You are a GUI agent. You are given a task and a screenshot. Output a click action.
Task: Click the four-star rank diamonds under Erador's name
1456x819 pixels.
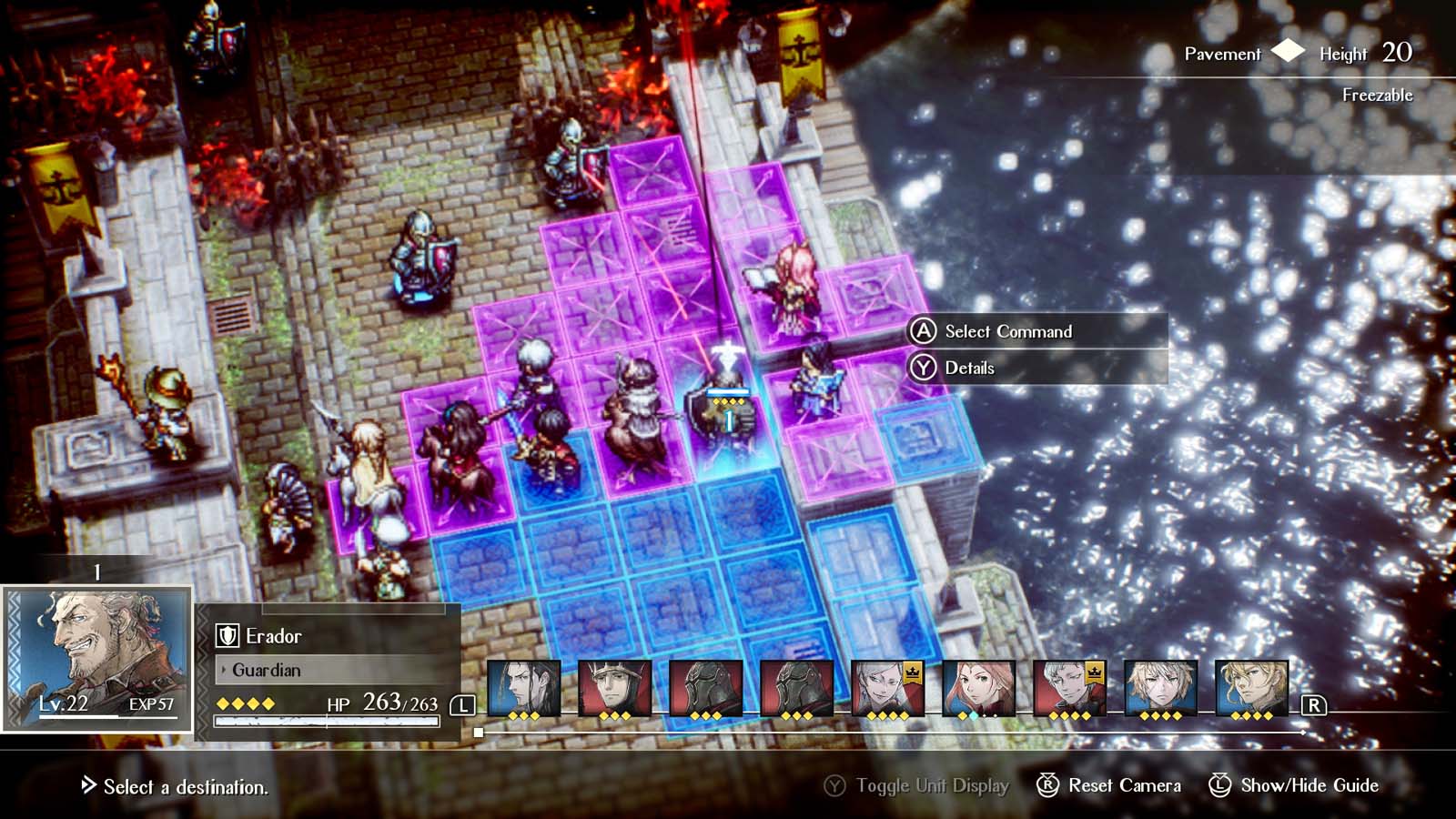[x=246, y=702]
